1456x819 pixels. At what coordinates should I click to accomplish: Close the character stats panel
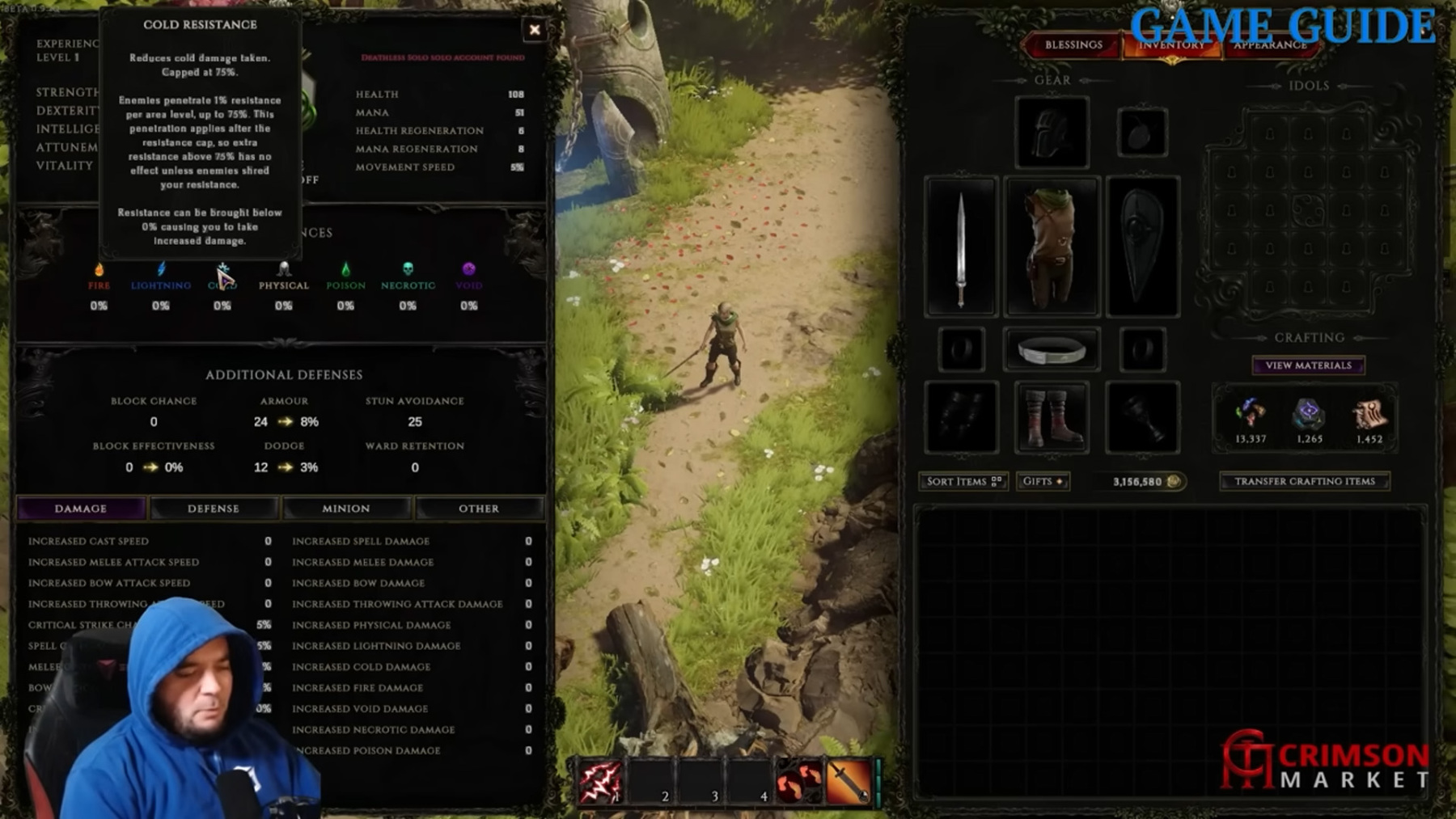click(535, 30)
